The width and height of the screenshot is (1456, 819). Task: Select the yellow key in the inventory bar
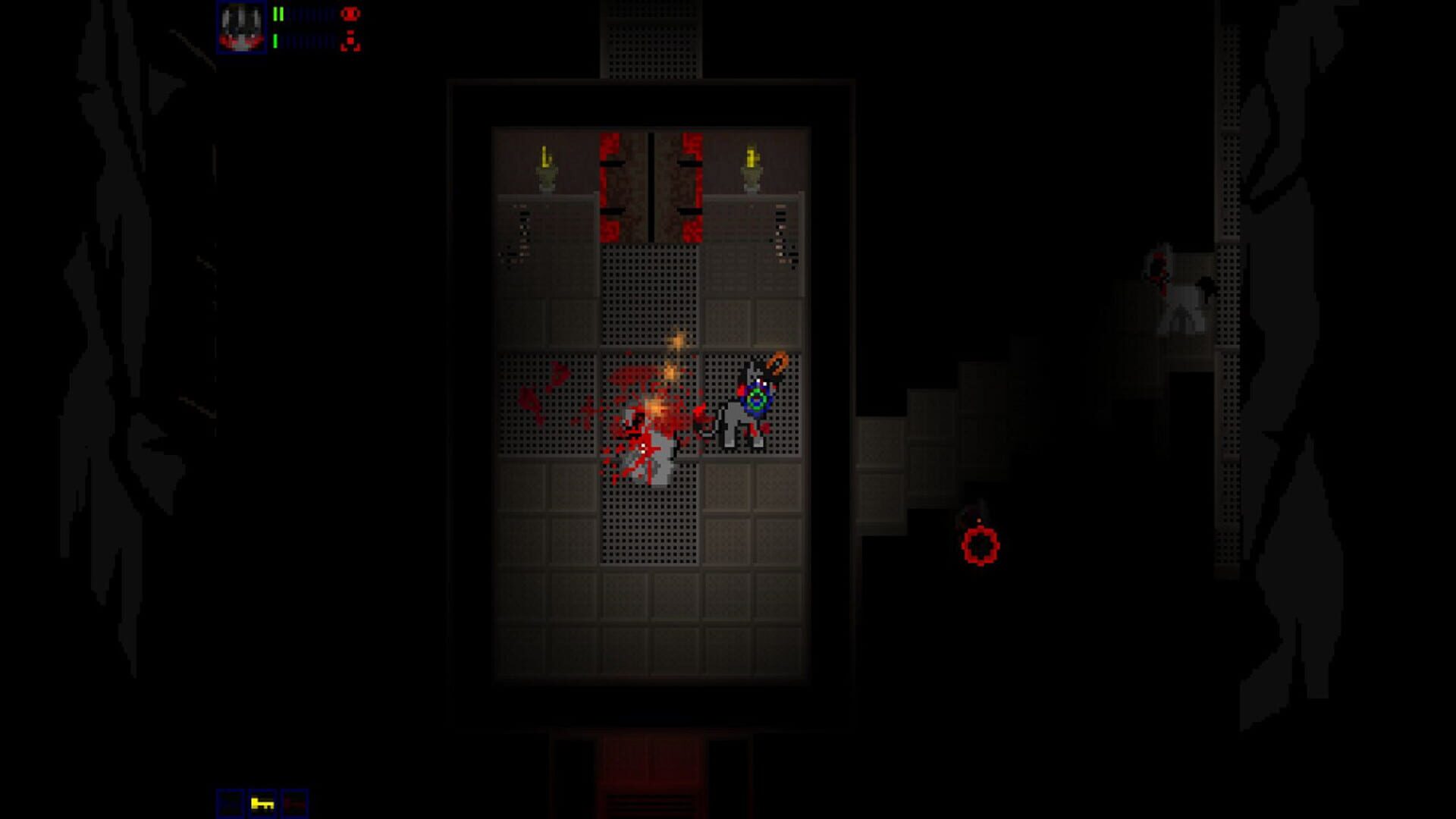coord(262,802)
